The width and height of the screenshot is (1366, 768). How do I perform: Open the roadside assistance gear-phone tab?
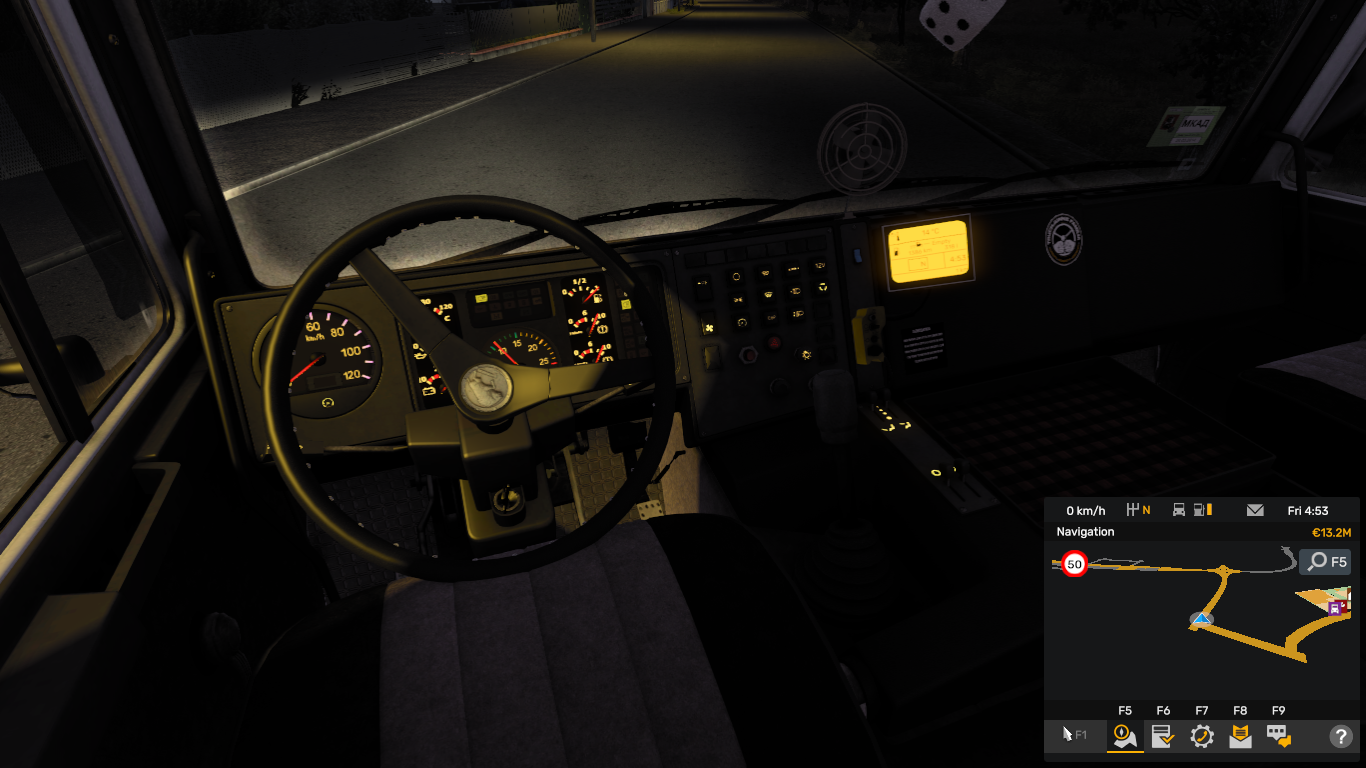point(1202,737)
